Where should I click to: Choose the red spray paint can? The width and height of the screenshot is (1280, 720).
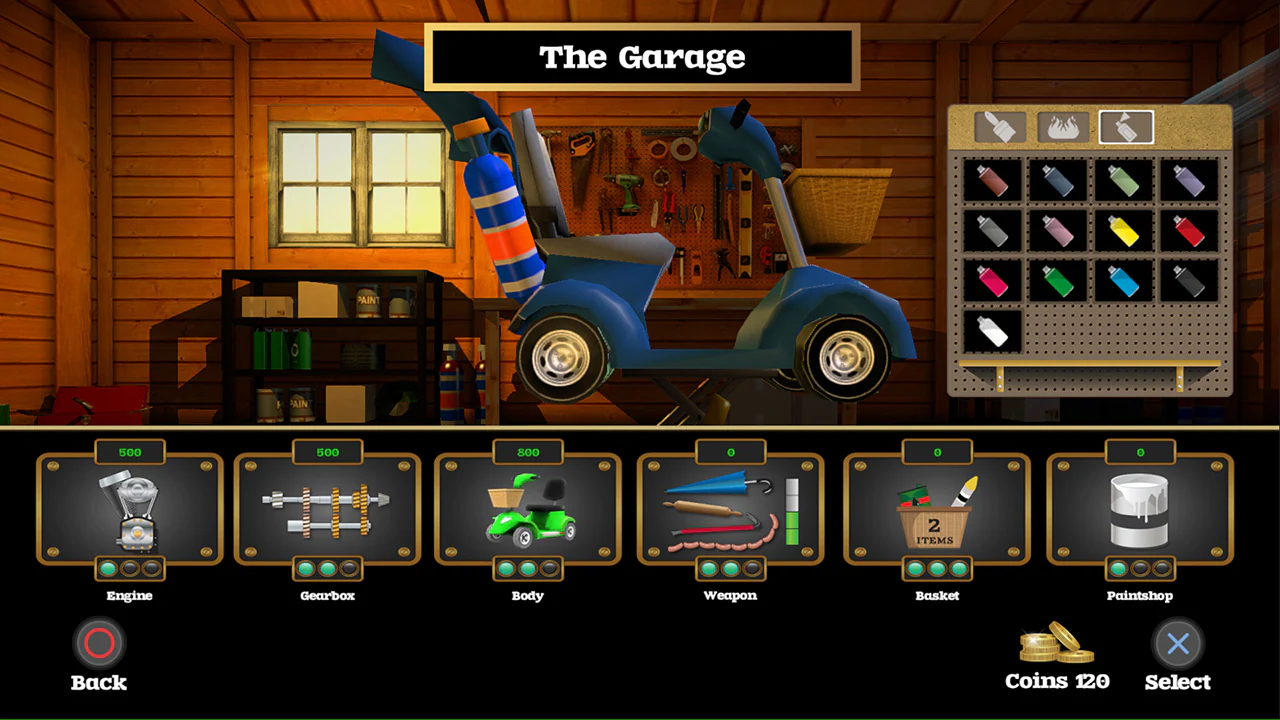[1191, 229]
